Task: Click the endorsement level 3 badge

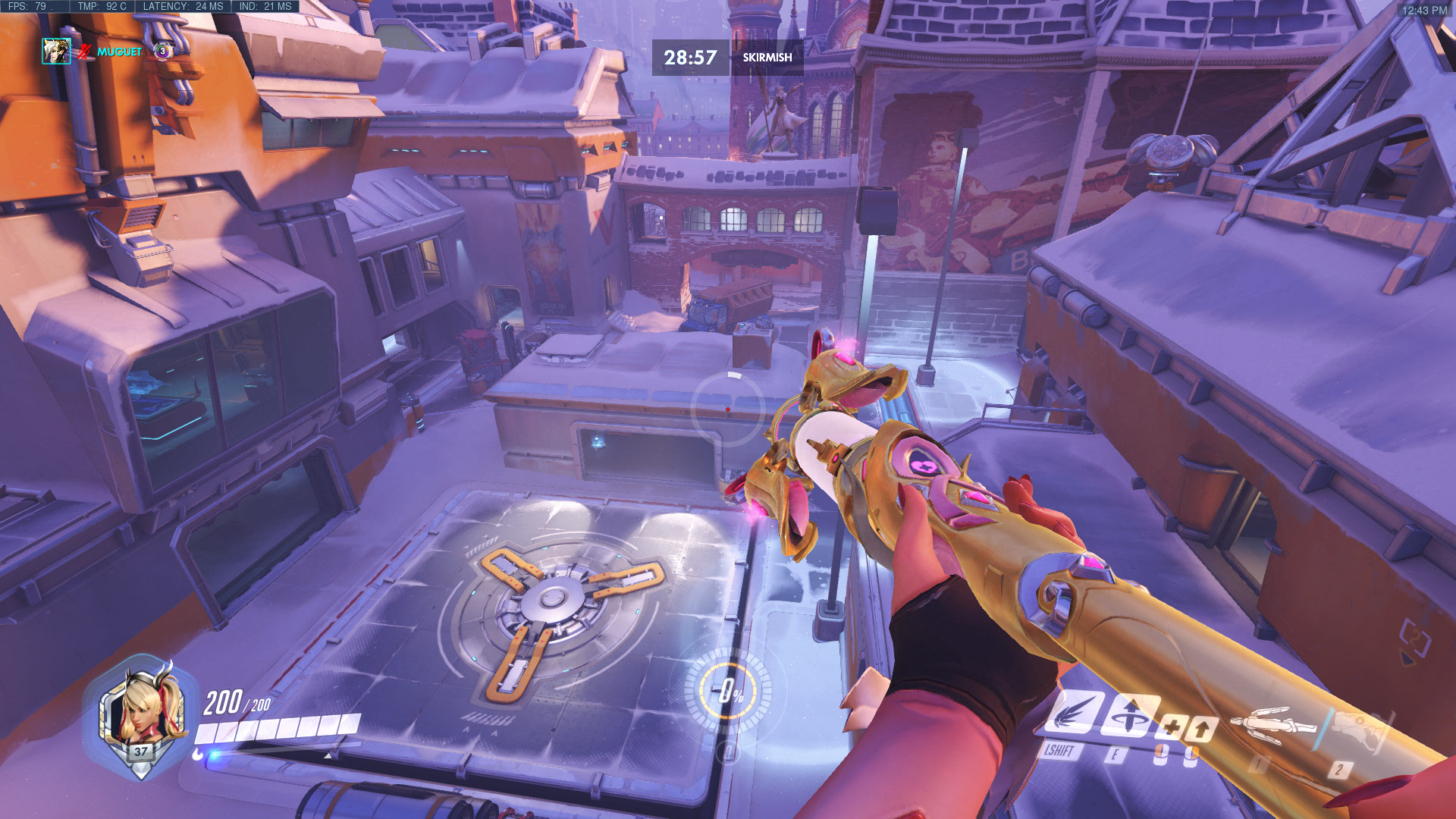Action: point(163,51)
